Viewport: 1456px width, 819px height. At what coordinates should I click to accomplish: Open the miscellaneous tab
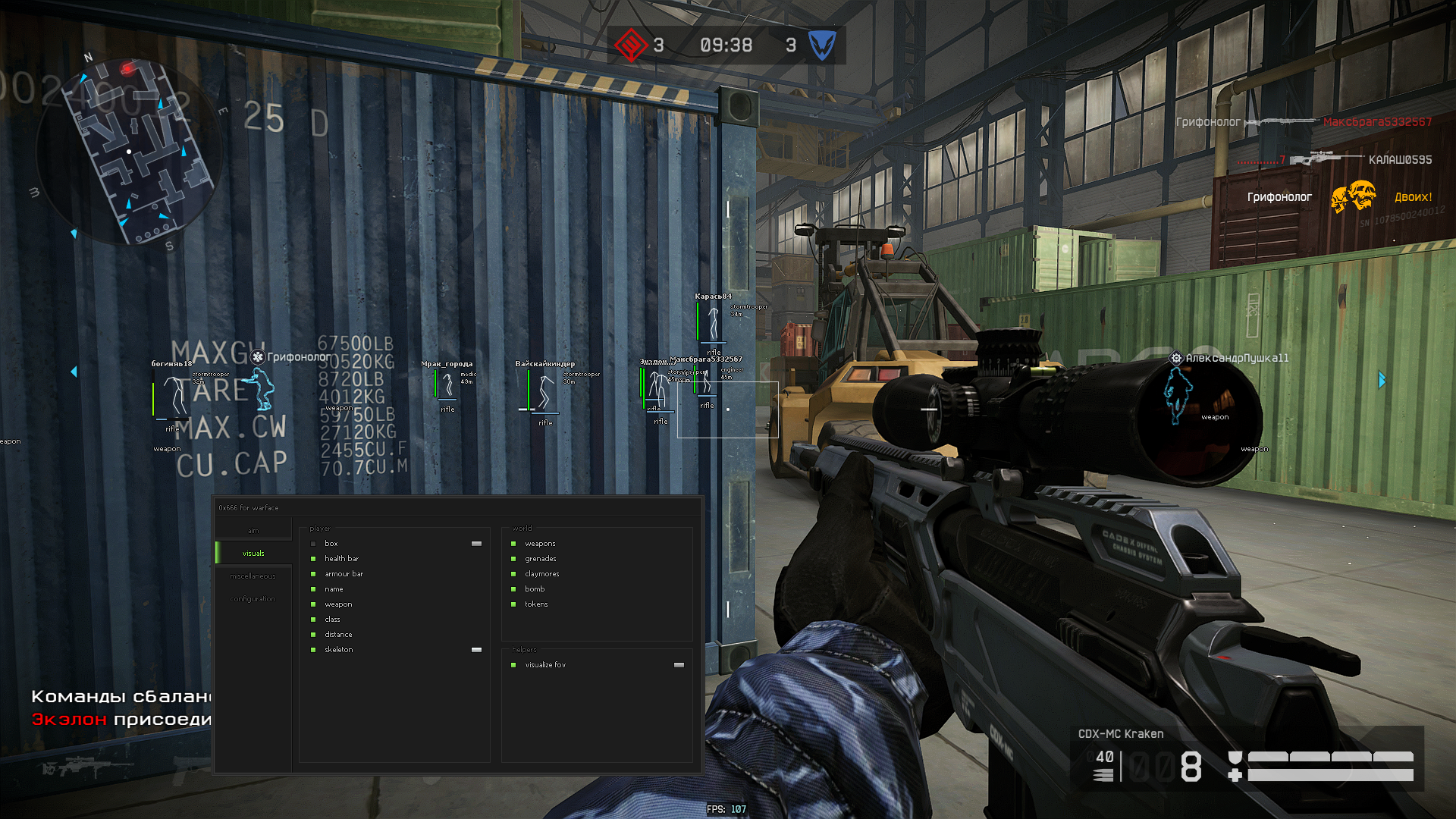pyautogui.click(x=253, y=576)
